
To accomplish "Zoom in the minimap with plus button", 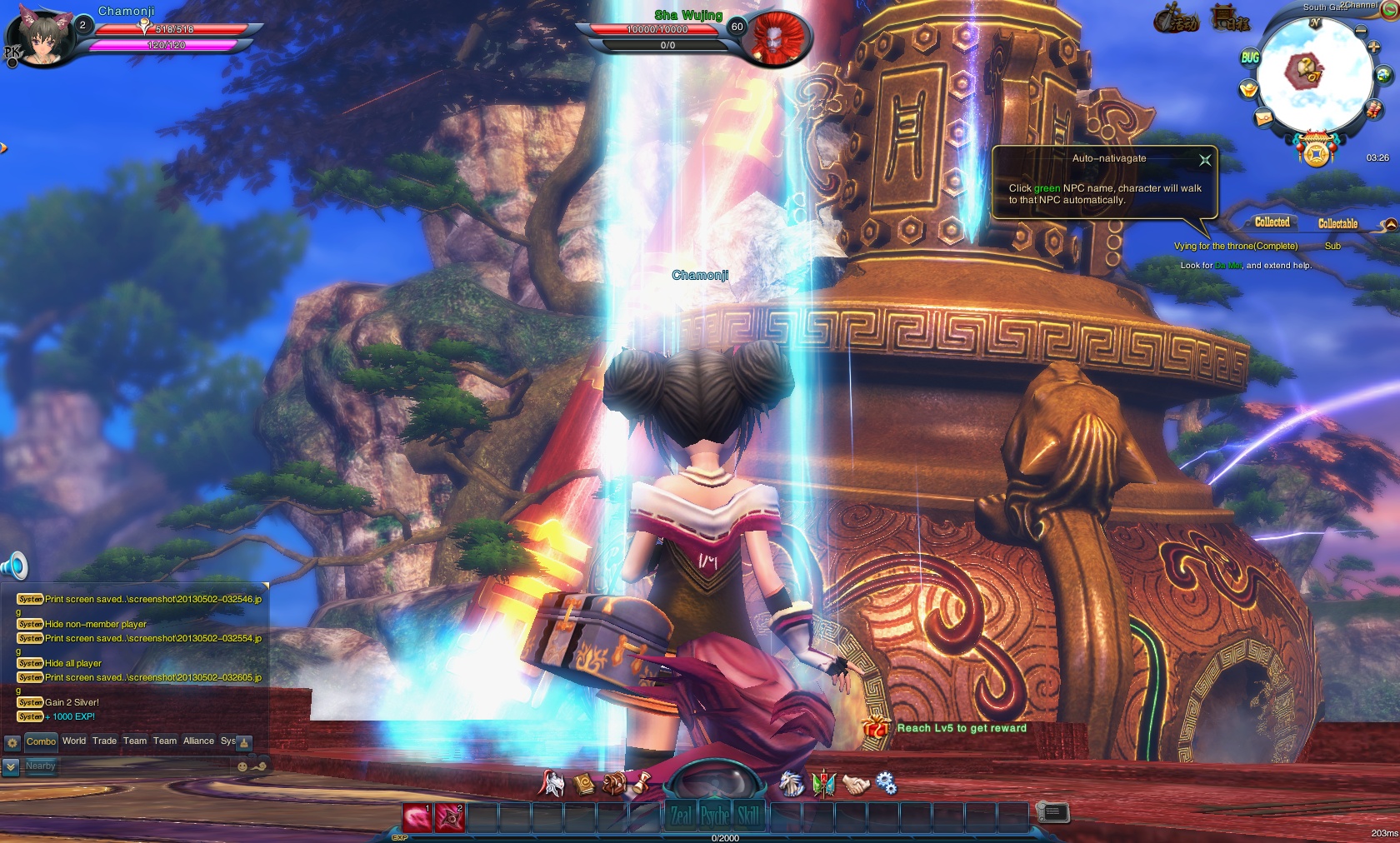I will (x=1373, y=47).
